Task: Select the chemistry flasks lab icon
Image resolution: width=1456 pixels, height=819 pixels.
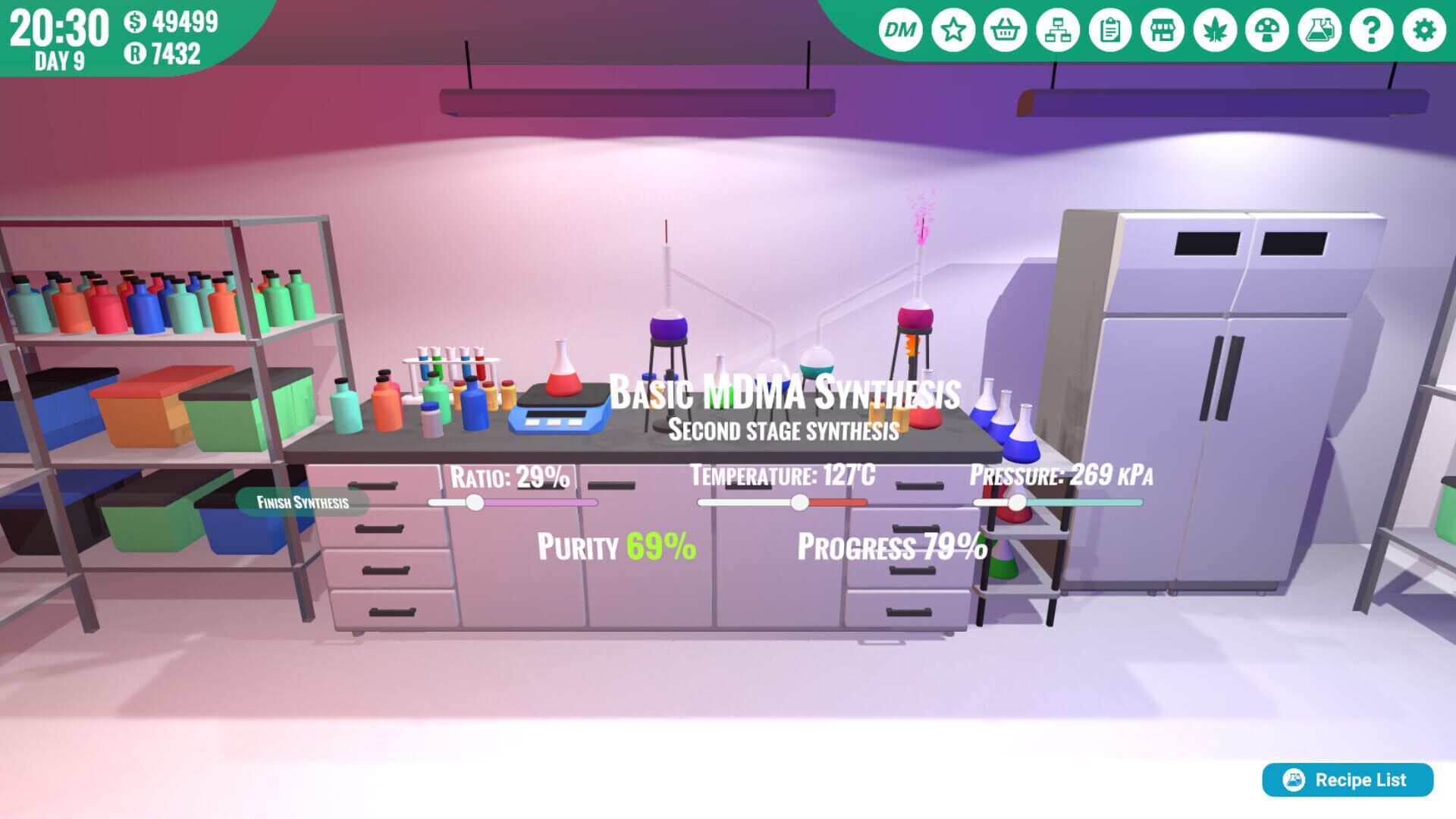Action: (x=1319, y=30)
